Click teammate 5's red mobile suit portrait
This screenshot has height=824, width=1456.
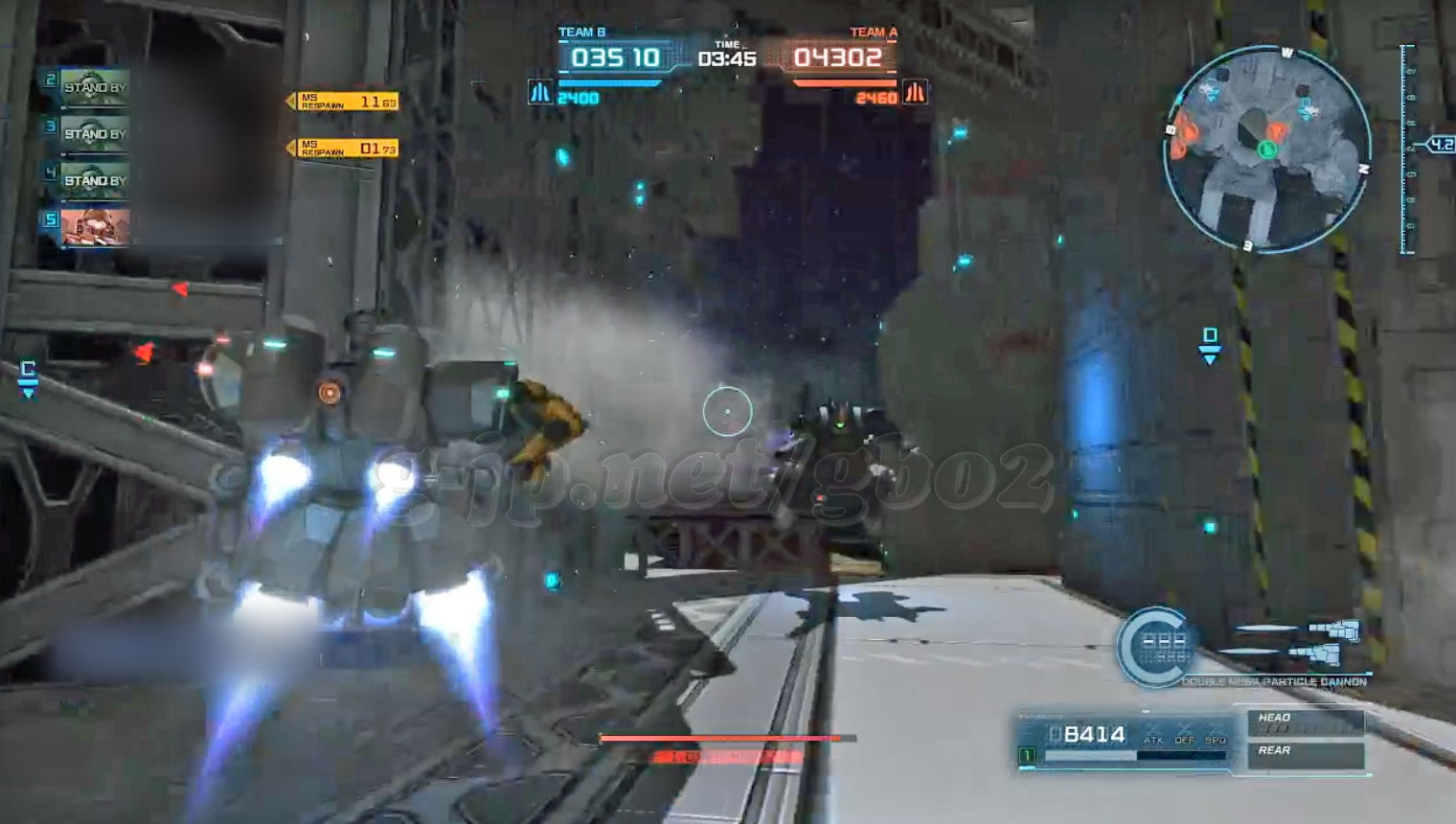[x=94, y=227]
